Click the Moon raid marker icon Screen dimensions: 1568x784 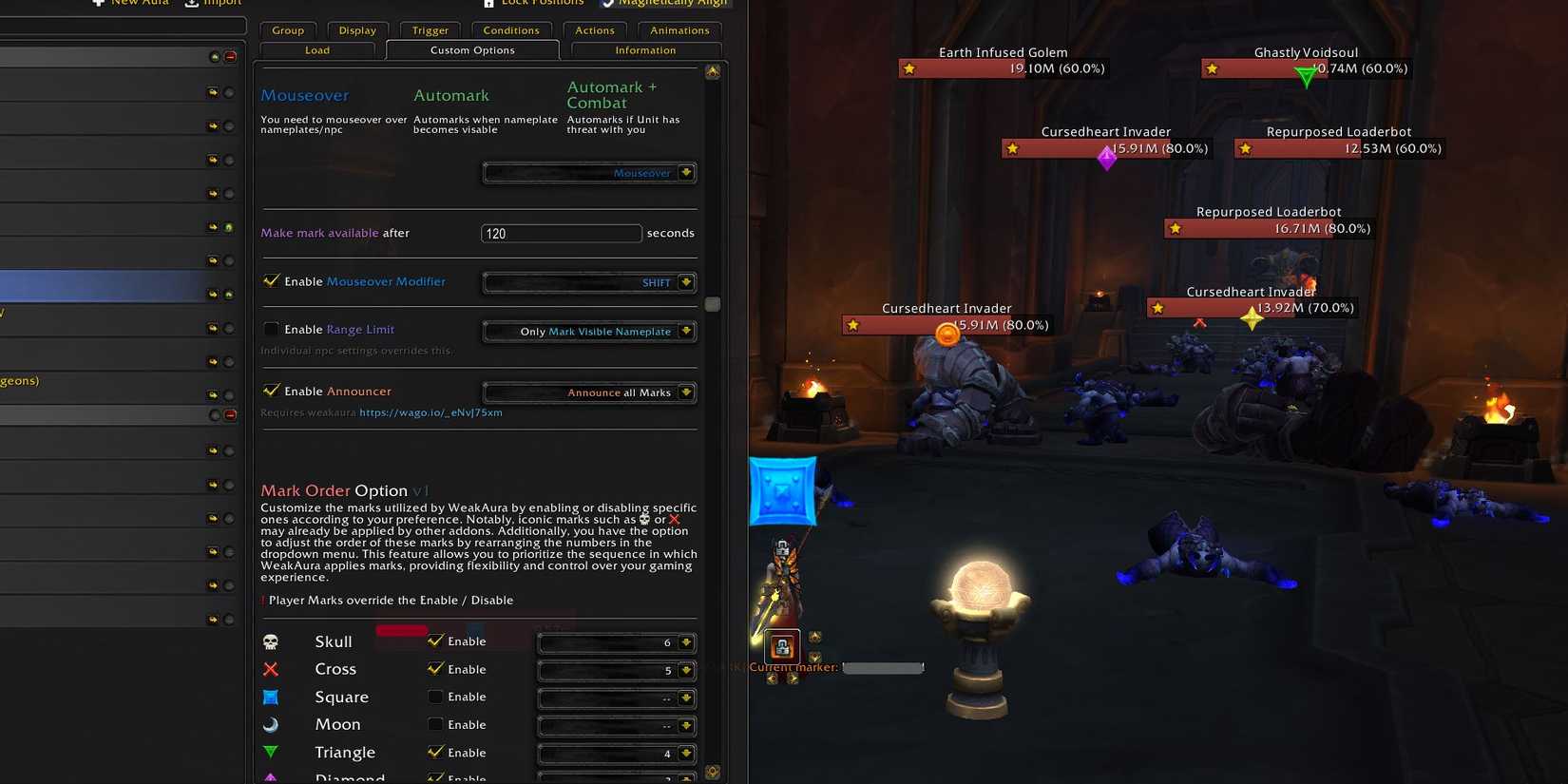click(x=271, y=724)
